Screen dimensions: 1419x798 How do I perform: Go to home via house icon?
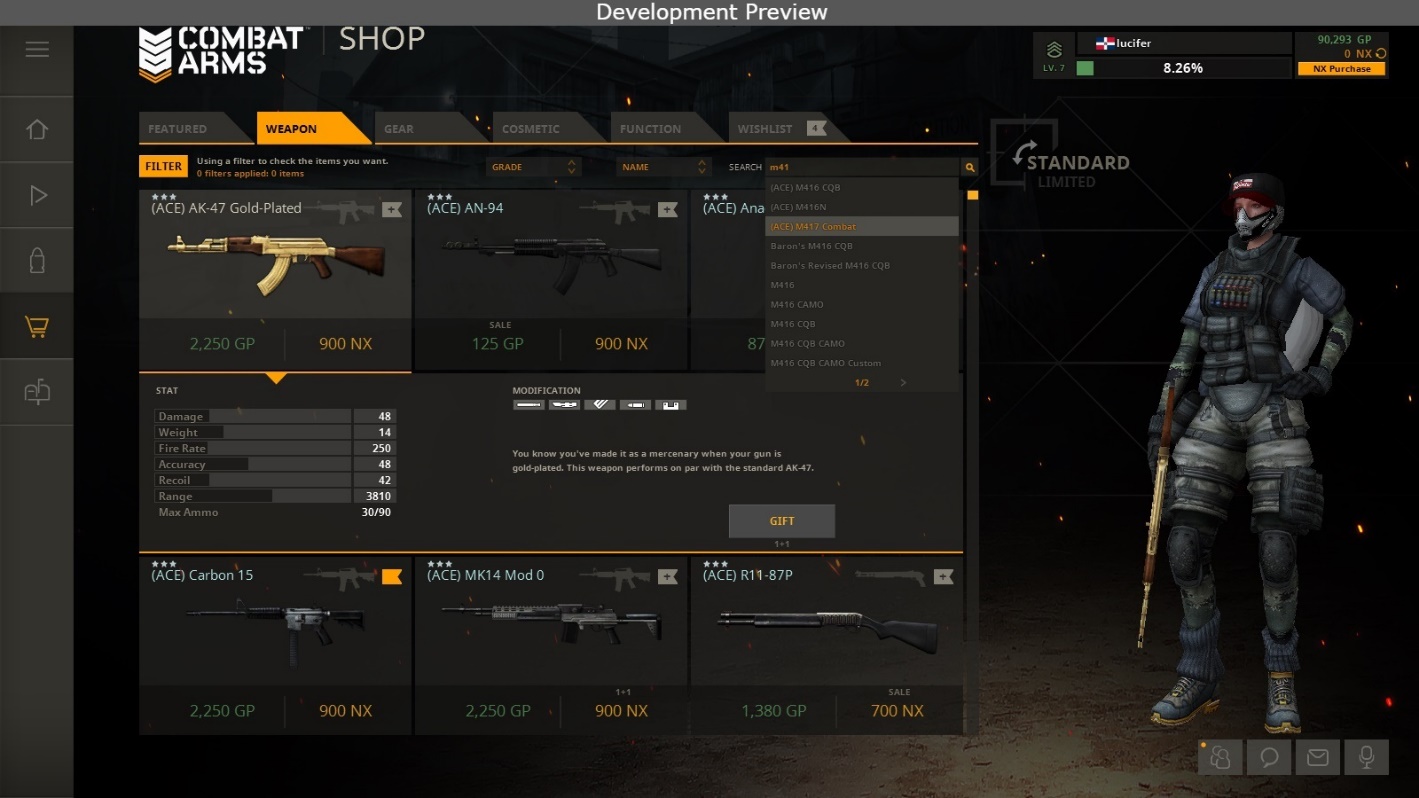tap(37, 130)
